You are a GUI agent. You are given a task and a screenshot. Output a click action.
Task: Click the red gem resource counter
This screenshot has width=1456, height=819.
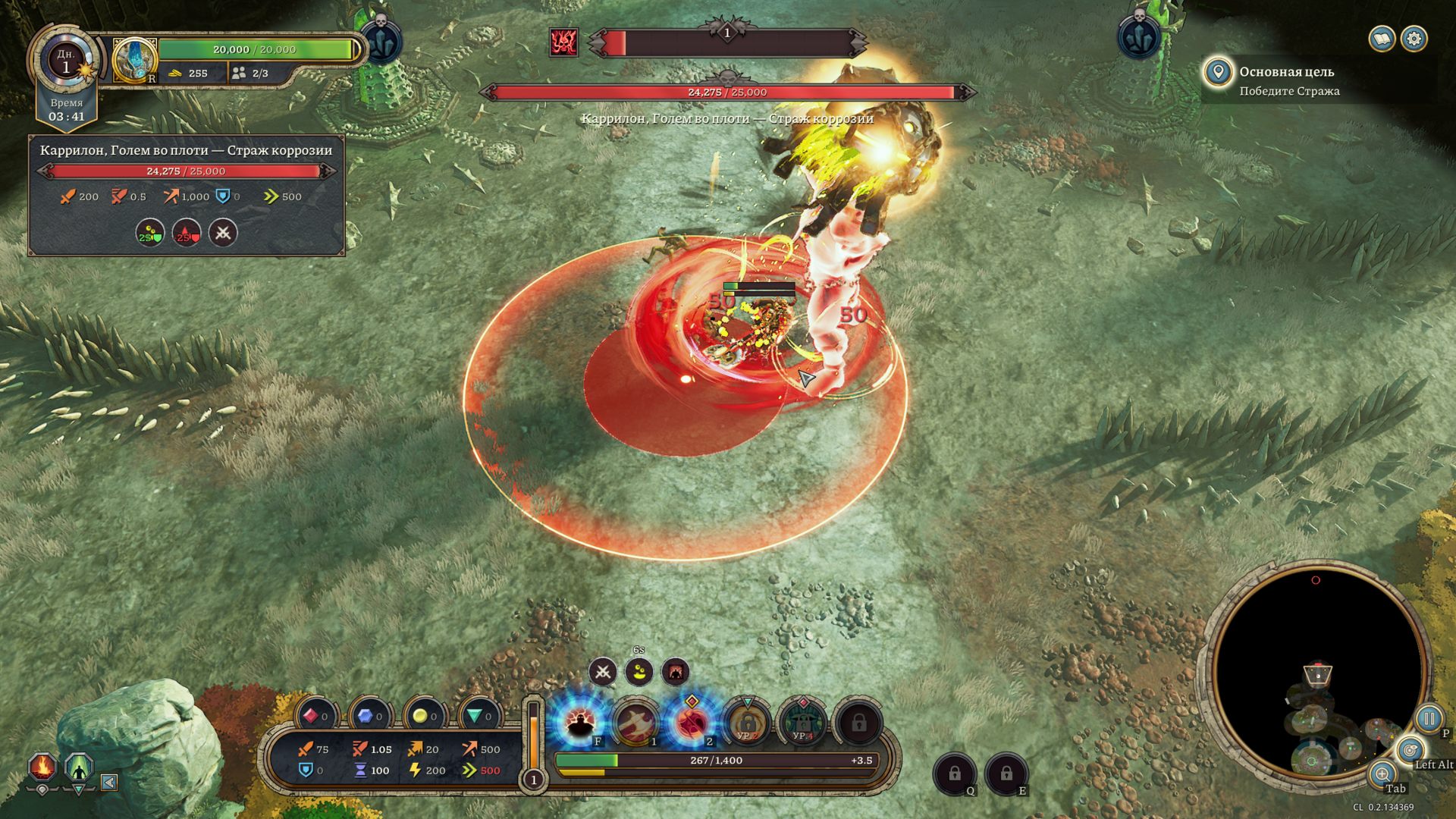(x=315, y=716)
